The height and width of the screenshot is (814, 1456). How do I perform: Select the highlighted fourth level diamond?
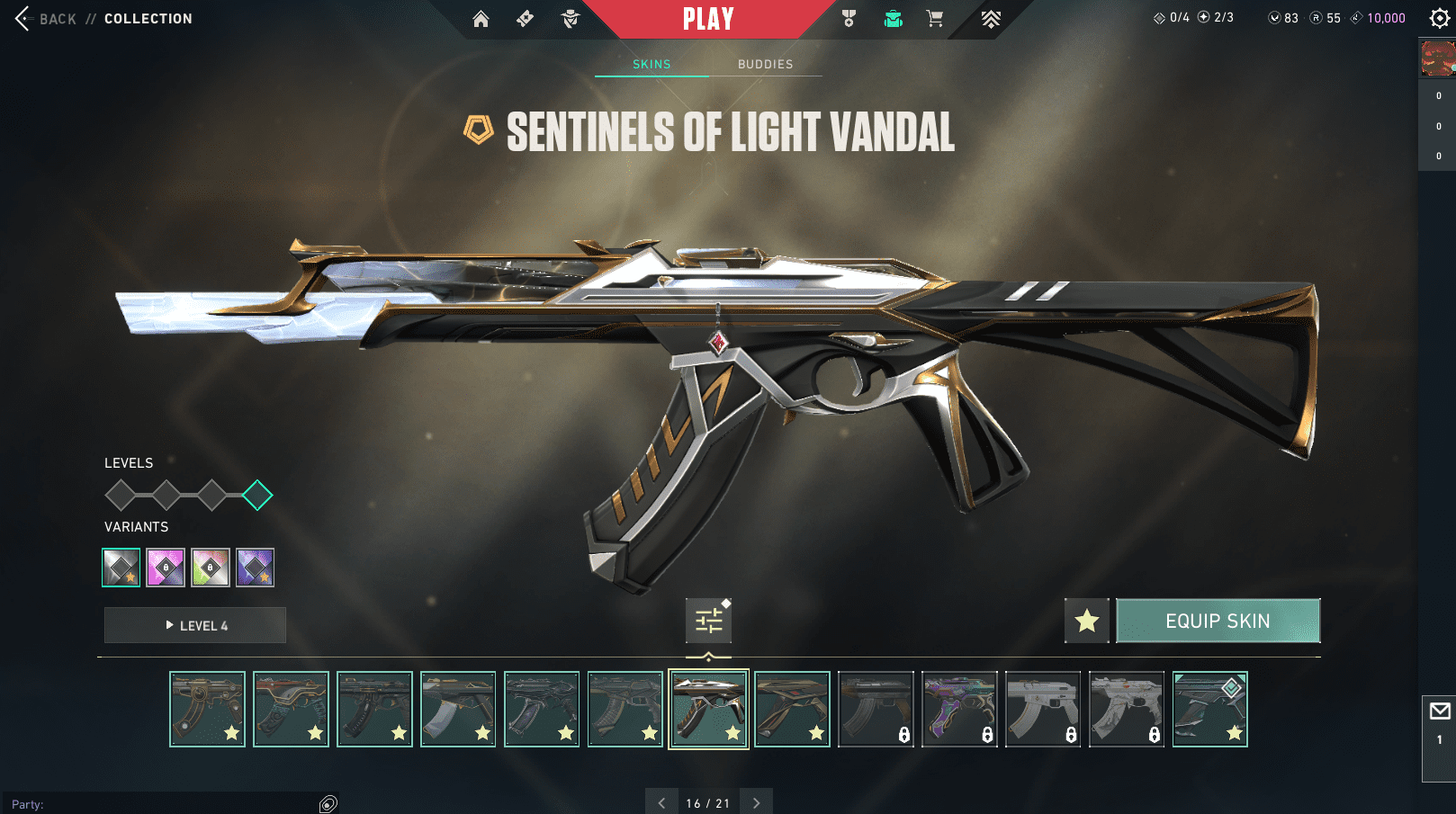pos(257,495)
